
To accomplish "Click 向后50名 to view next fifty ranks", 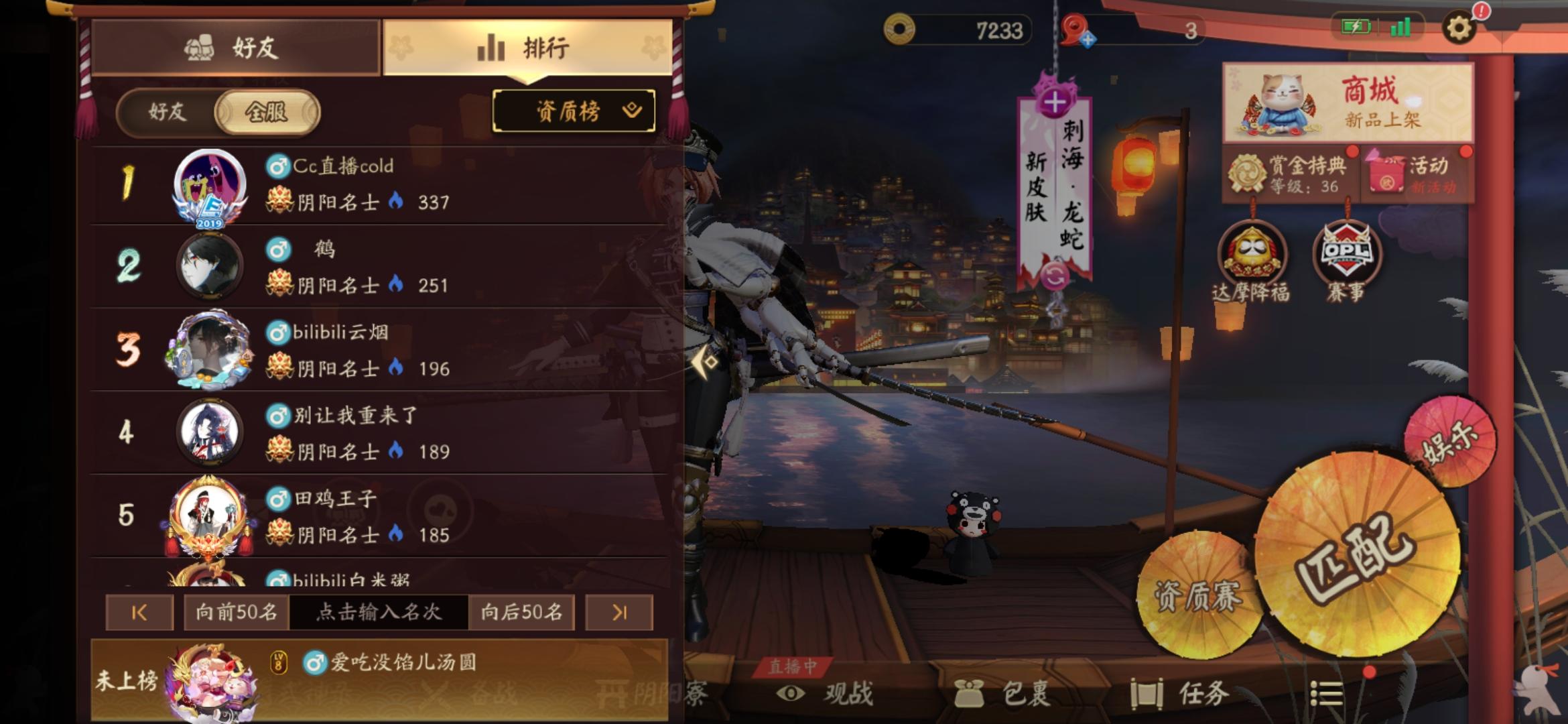I will tap(521, 613).
